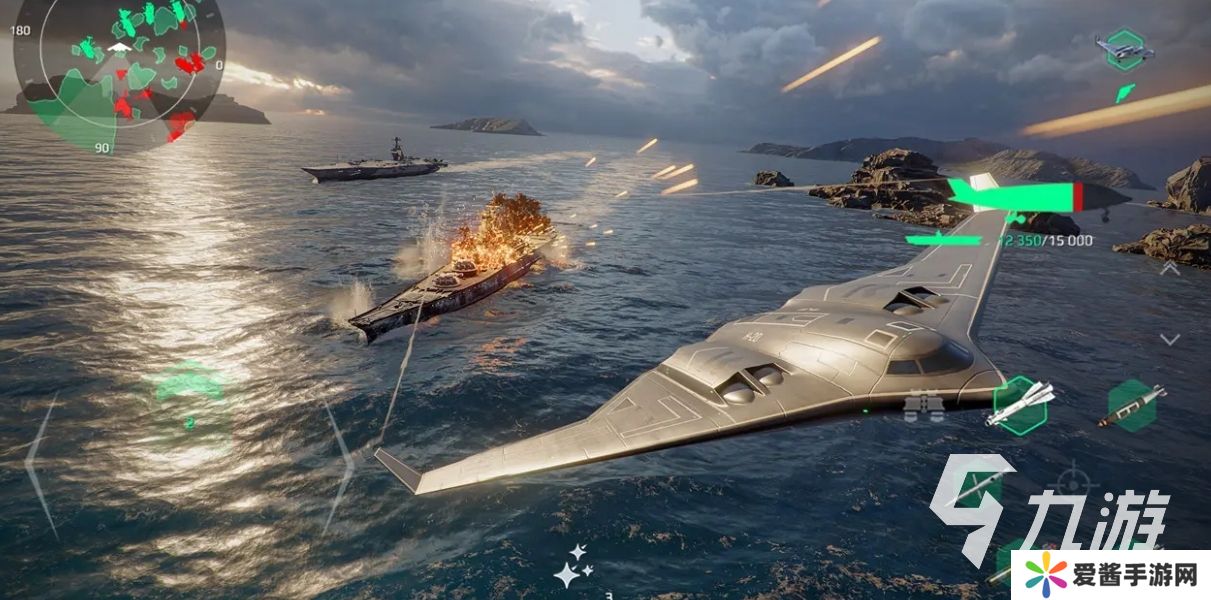Tap the circular radar minimap
The width and height of the screenshot is (1211, 600).
(x=120, y=60)
